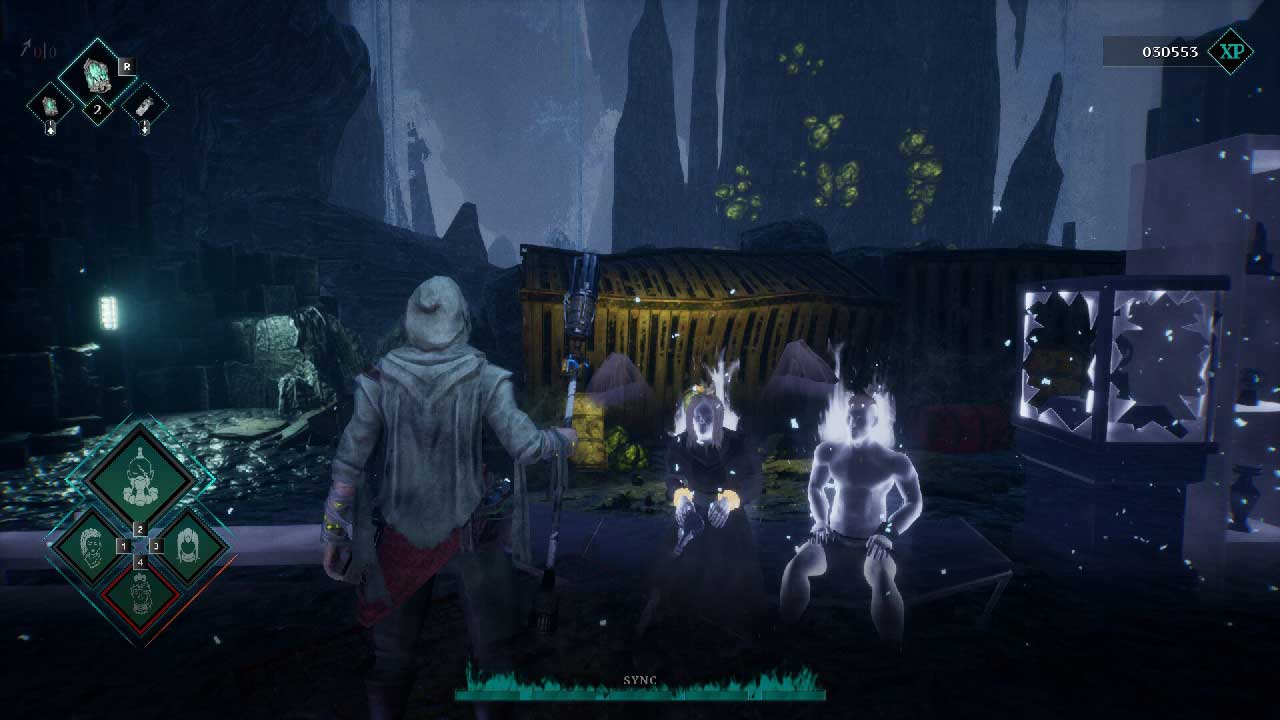Viewport: 1280px width, 720px height.
Task: Select the large glowing crystal item slot
Action: pyautogui.click(x=97, y=75)
